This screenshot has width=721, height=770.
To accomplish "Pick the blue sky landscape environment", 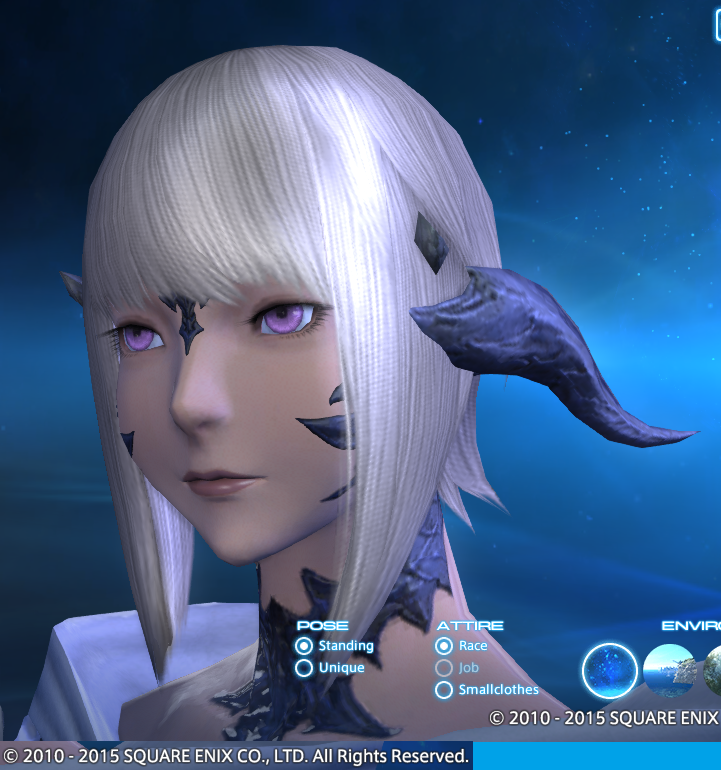I will (x=669, y=670).
